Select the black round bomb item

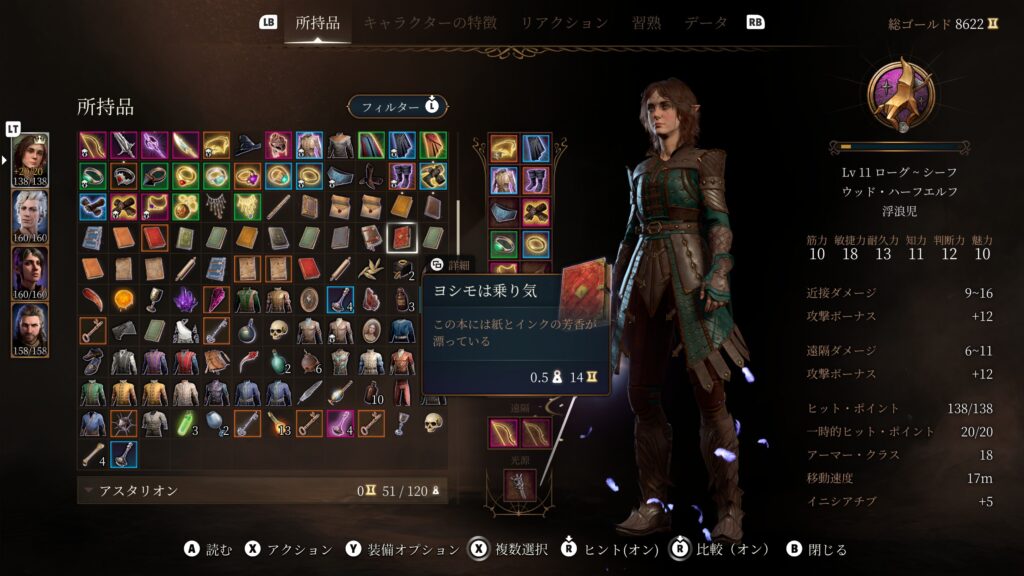tap(247, 330)
